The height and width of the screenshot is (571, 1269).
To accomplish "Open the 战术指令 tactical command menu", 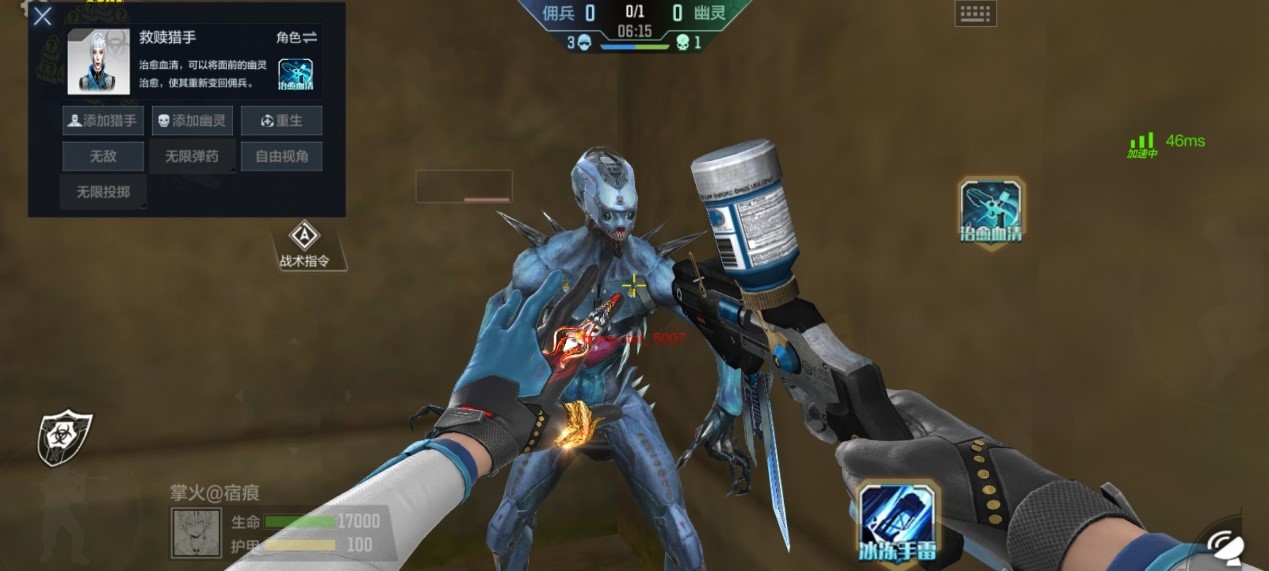I will (x=304, y=245).
